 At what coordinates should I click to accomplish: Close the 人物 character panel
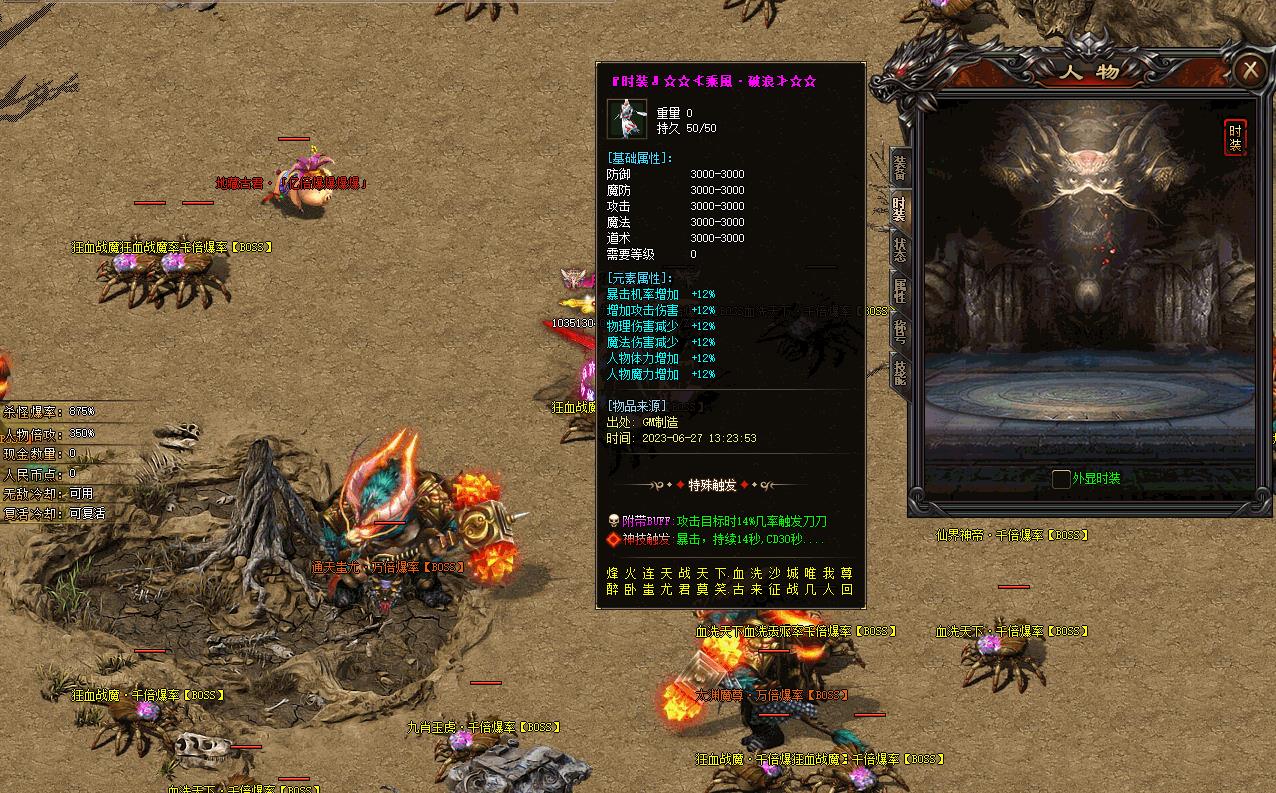pos(1250,70)
